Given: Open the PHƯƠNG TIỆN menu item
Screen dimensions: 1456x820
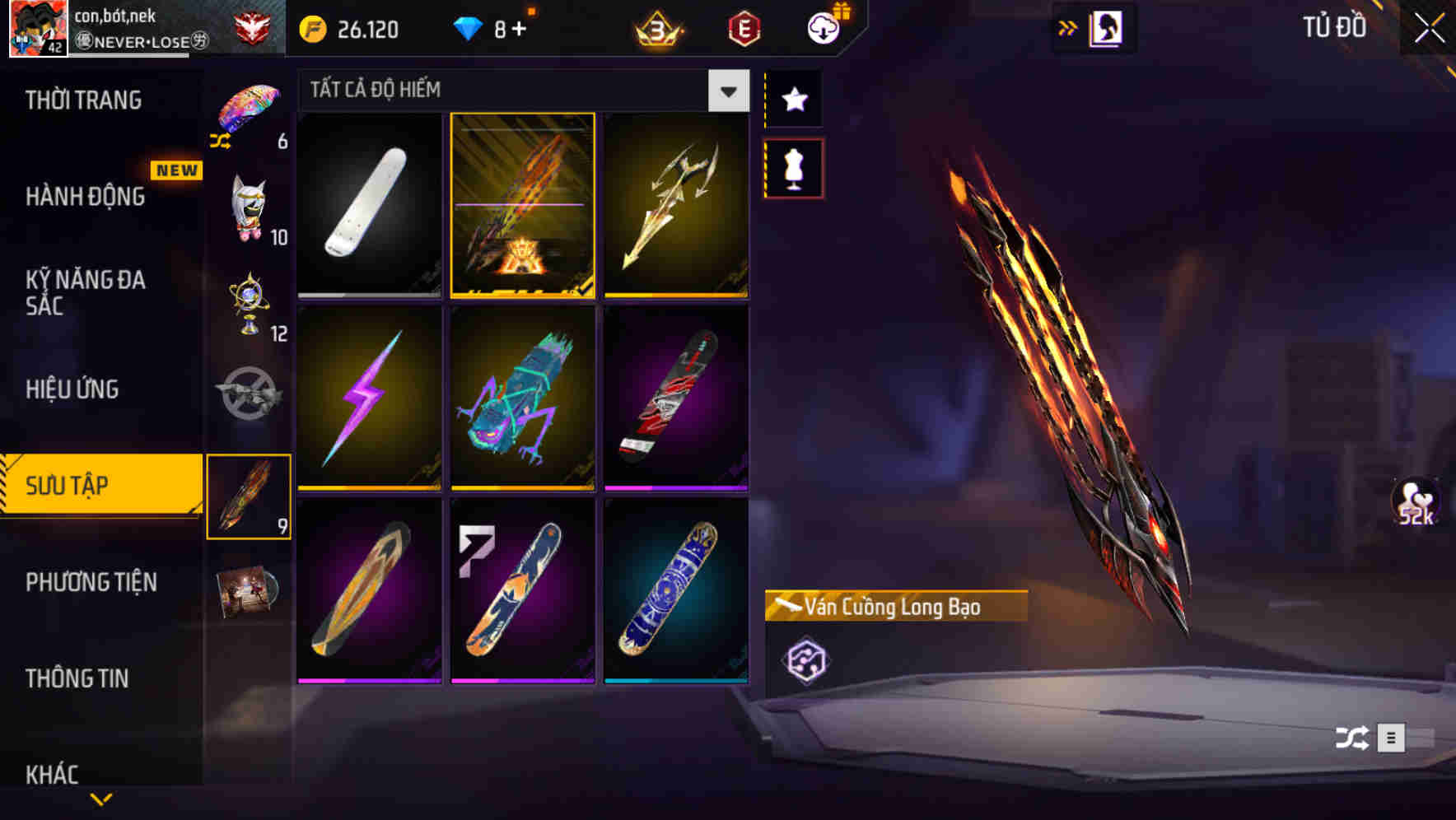Looking at the screenshot, I should [x=91, y=582].
